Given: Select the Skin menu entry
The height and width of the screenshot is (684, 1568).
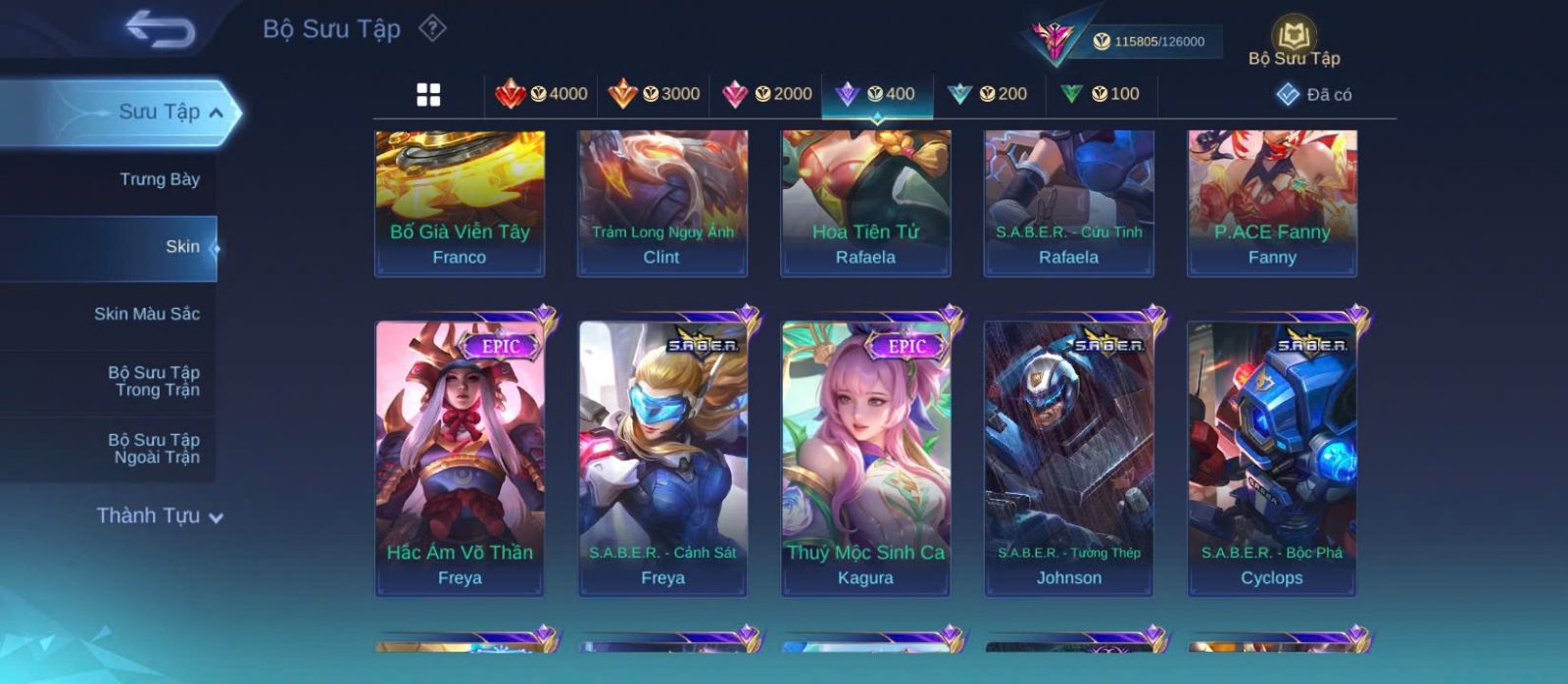Looking at the screenshot, I should (x=182, y=247).
